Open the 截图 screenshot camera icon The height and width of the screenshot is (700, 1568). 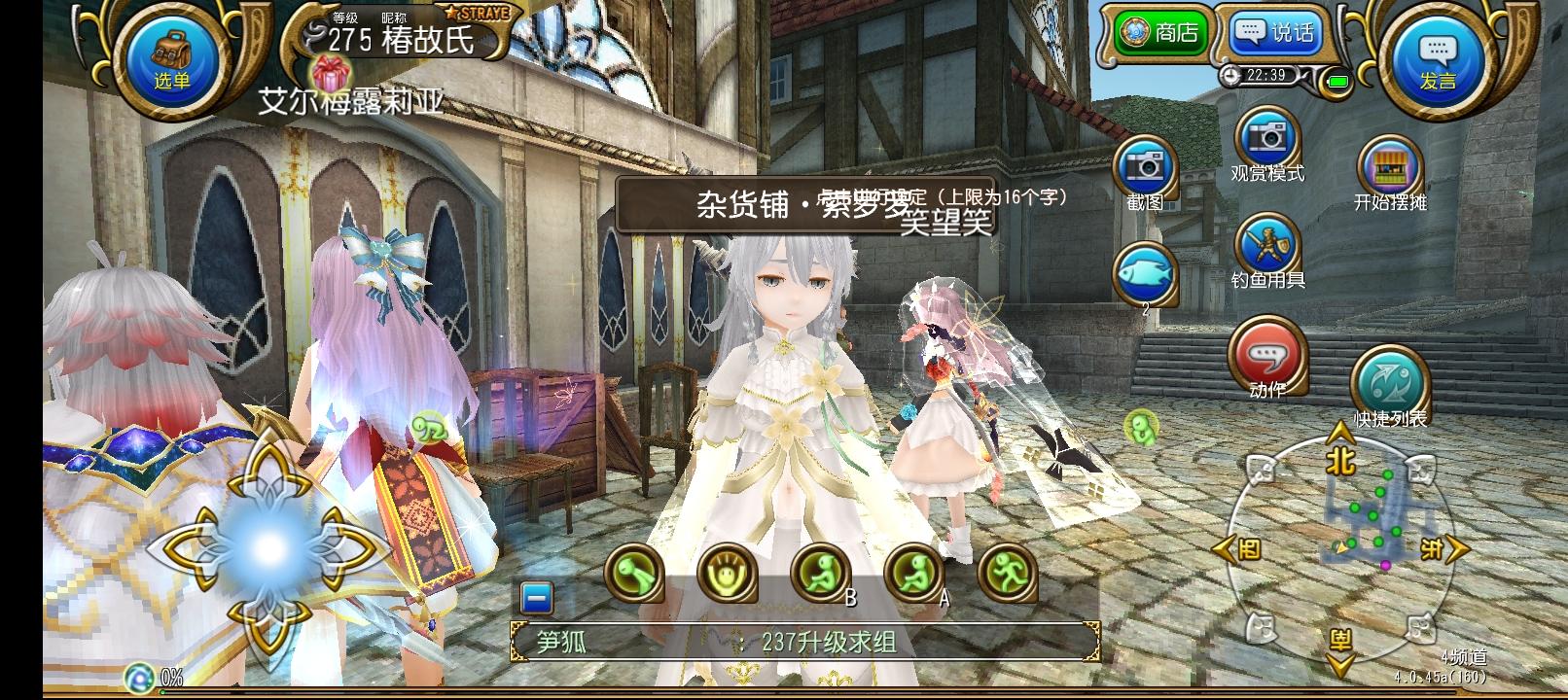pos(1146,167)
